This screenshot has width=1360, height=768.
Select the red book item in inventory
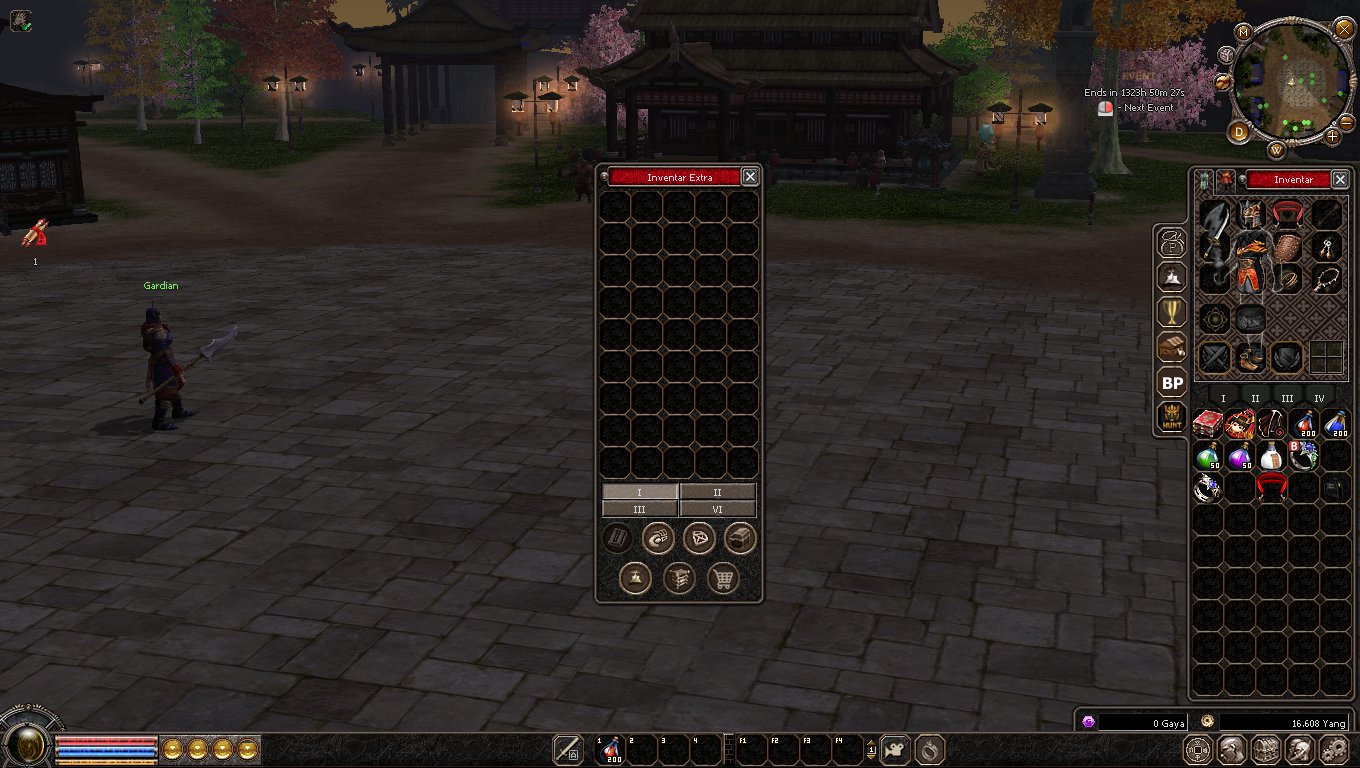point(1208,423)
